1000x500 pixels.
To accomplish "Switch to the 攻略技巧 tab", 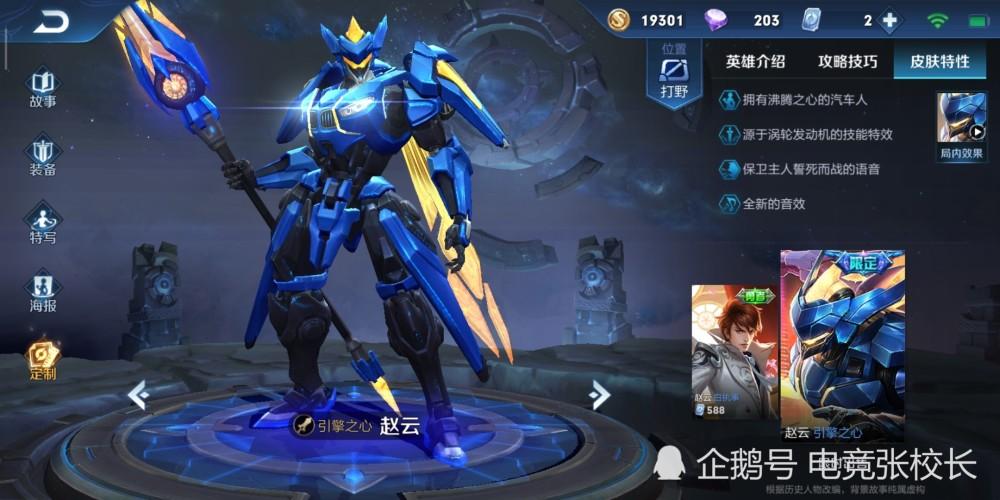I will (x=848, y=61).
